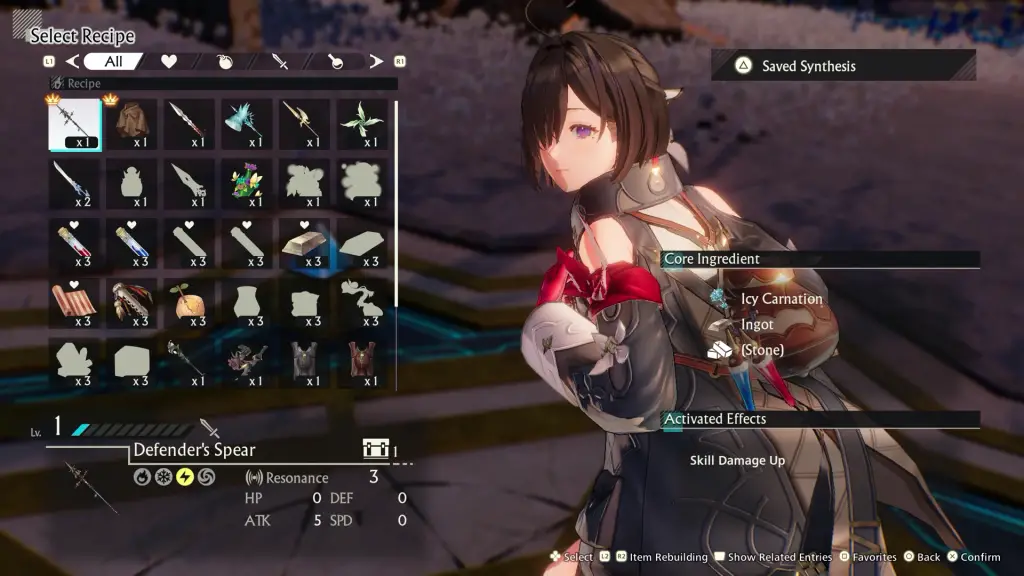
Task: Select the Defender's Spear recipe slot
Action: (75, 124)
